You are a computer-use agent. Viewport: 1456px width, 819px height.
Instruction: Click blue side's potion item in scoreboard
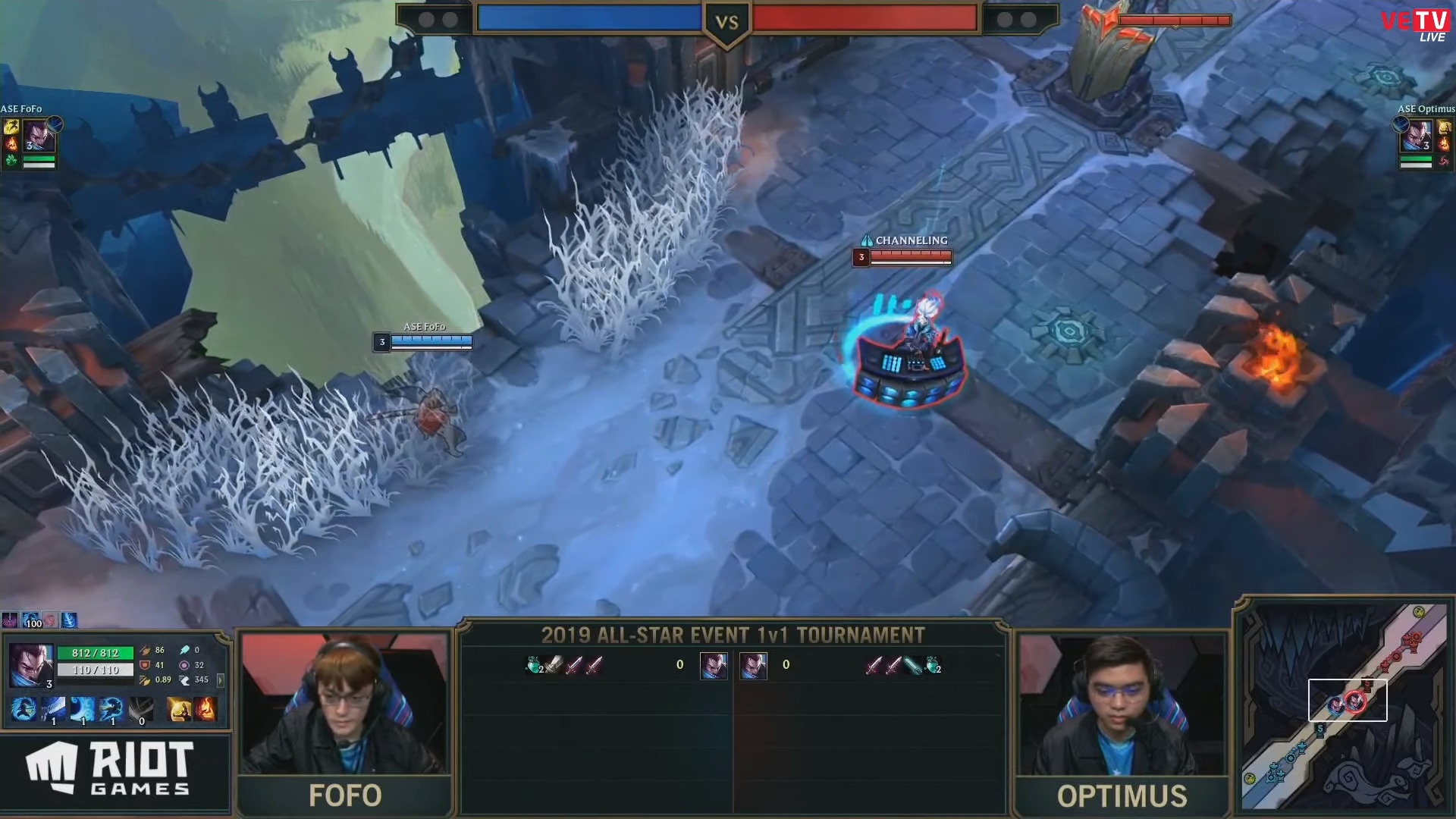[x=535, y=665]
